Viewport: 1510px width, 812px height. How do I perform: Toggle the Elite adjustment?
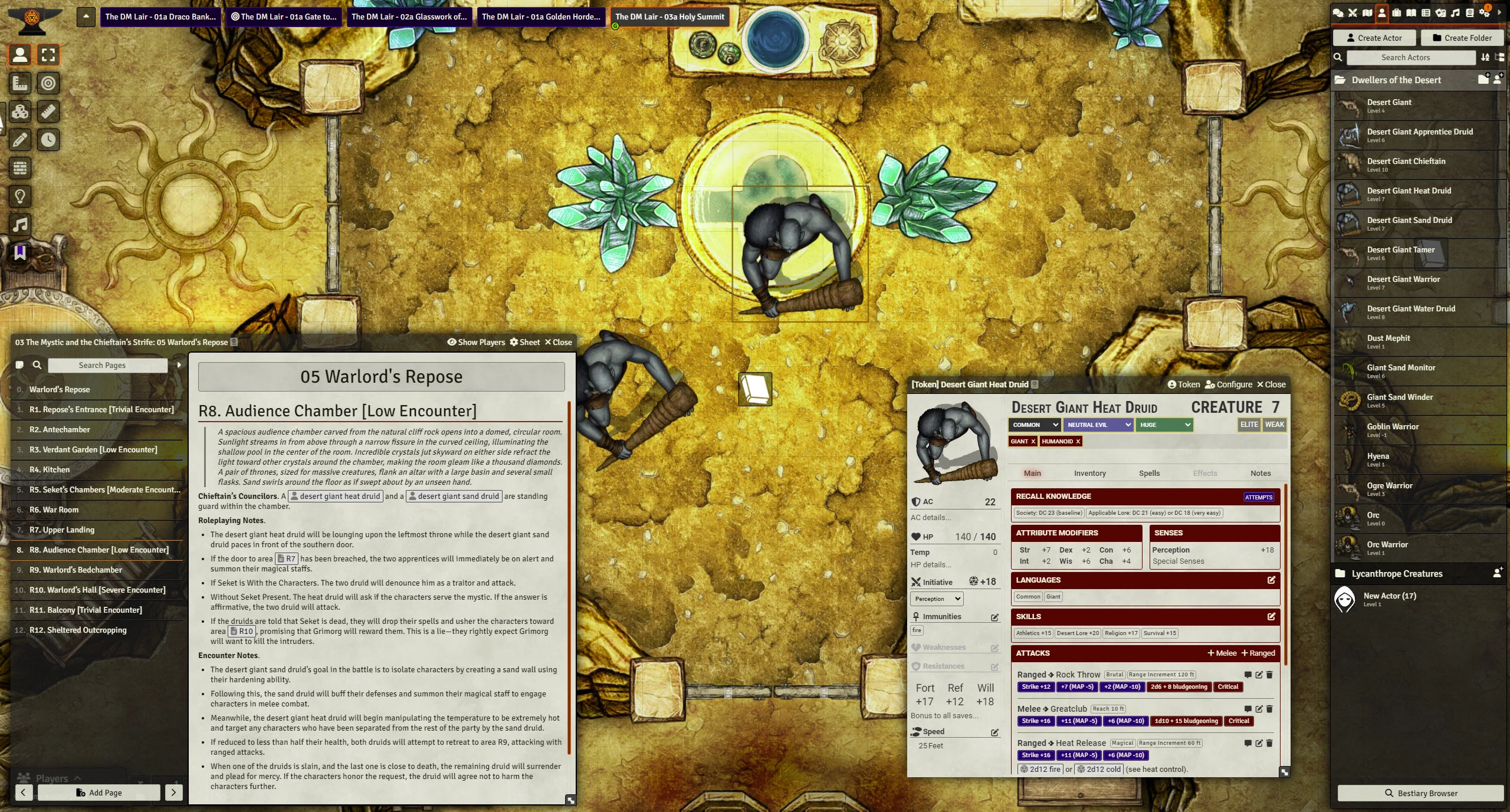click(1249, 425)
